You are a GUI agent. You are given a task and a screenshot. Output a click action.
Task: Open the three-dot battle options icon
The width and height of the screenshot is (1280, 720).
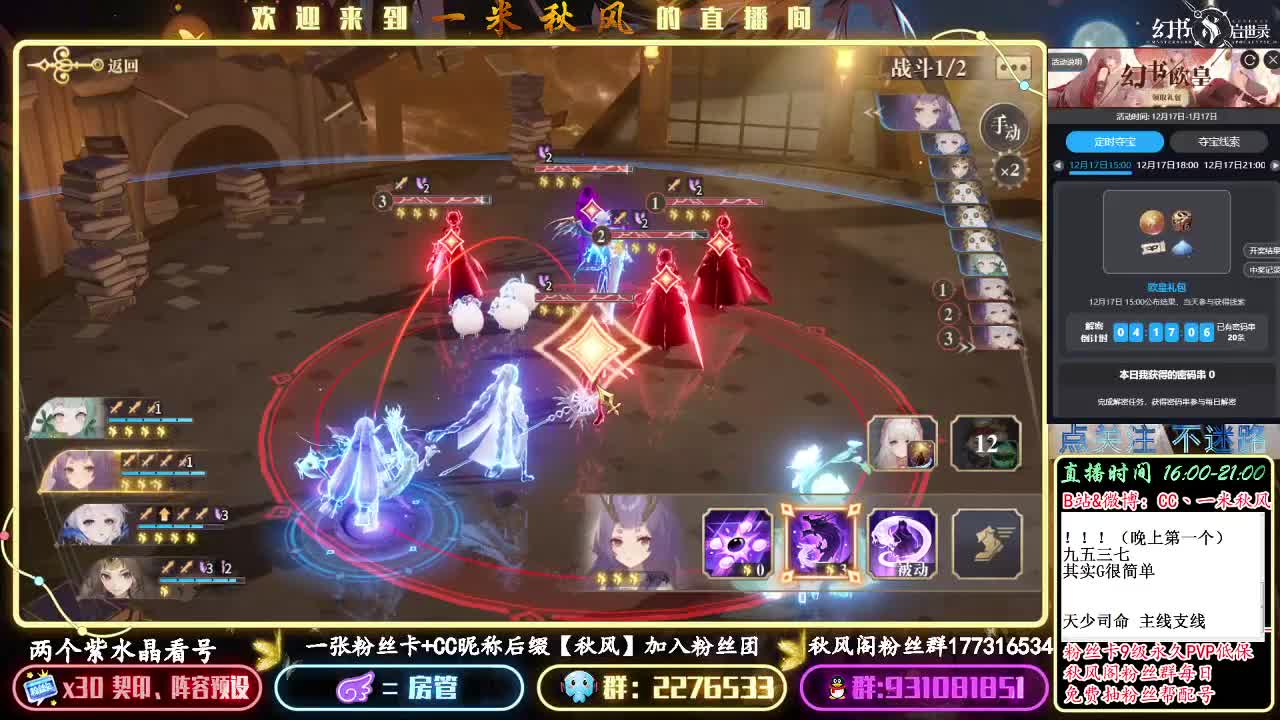pyautogui.click(x=1014, y=68)
